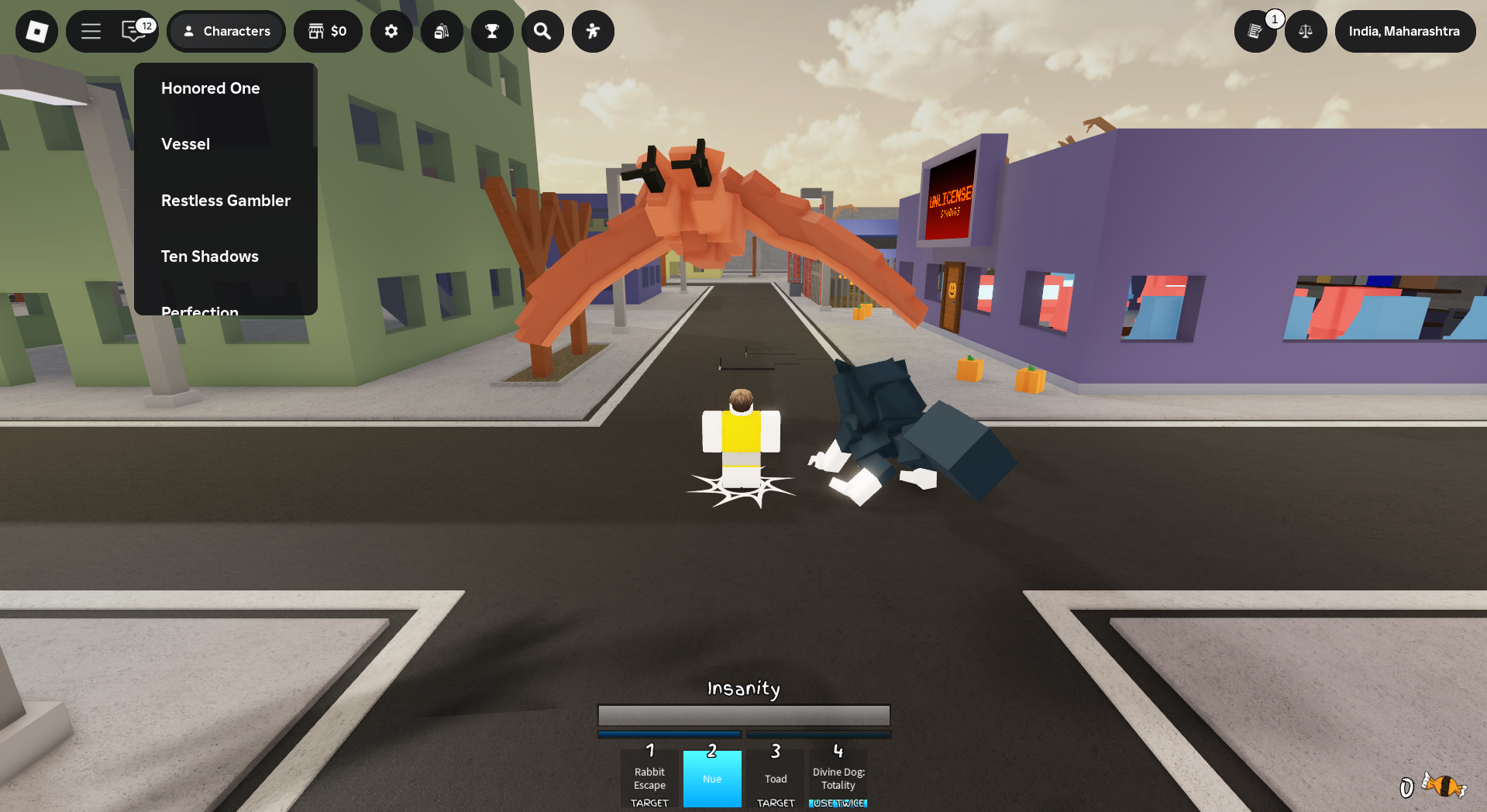Open the search icon
1487x812 pixels.
point(542,31)
